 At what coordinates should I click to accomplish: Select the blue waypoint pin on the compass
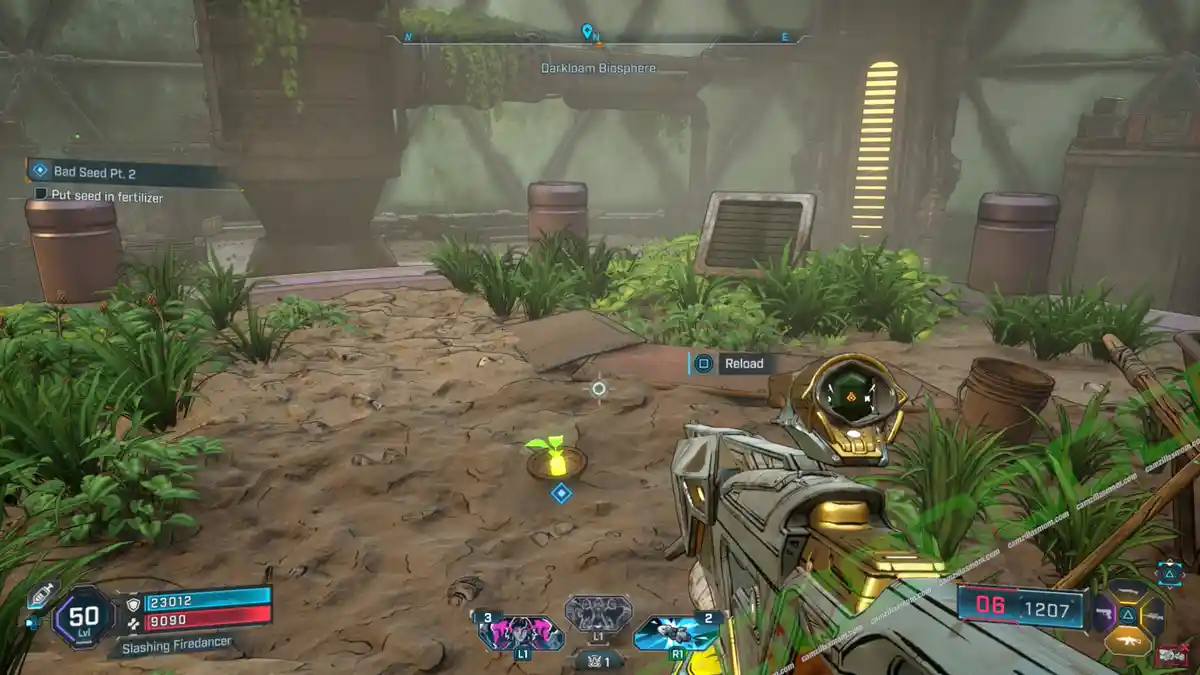[587, 32]
